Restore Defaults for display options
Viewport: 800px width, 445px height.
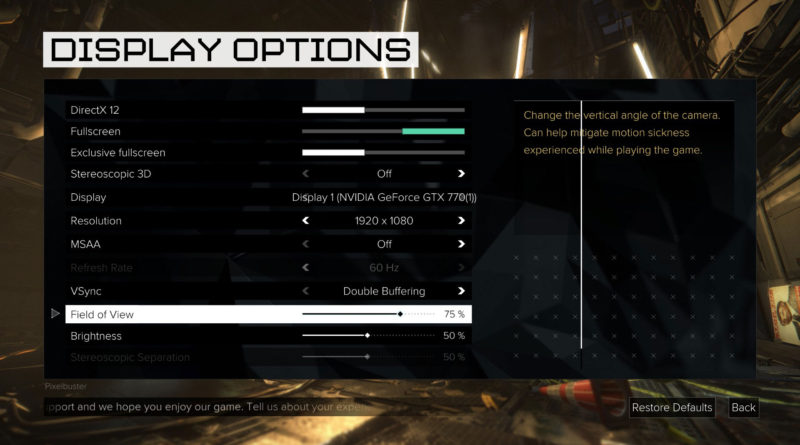coord(672,408)
